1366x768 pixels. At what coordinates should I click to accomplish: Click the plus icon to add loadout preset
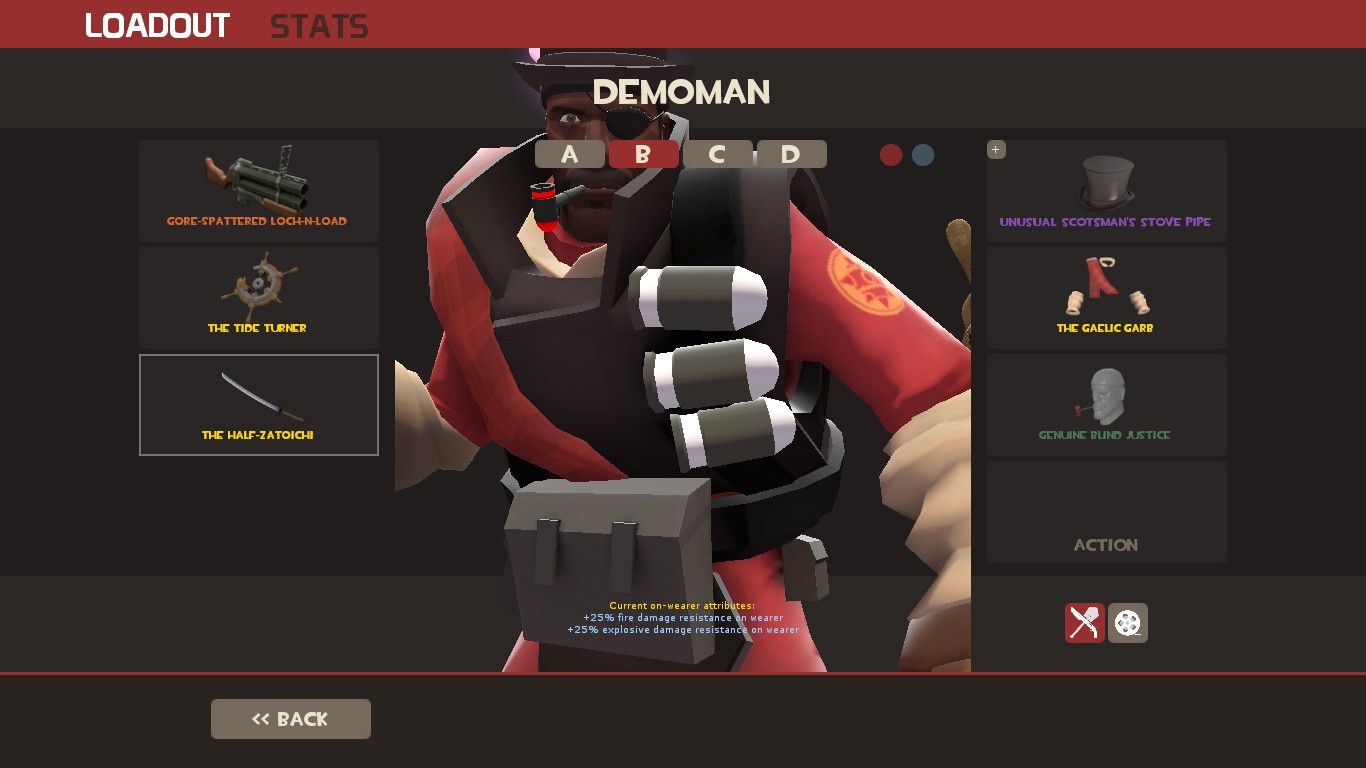click(995, 149)
